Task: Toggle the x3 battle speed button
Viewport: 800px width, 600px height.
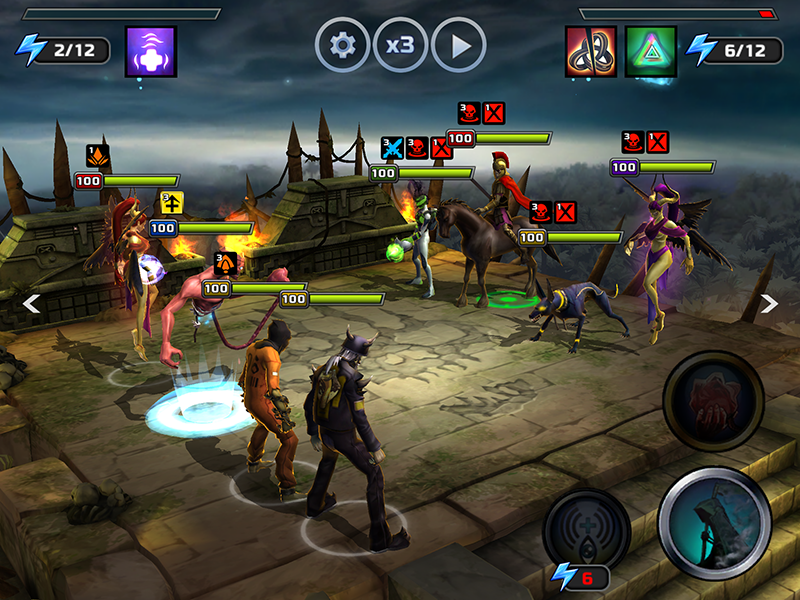Action: tap(400, 46)
